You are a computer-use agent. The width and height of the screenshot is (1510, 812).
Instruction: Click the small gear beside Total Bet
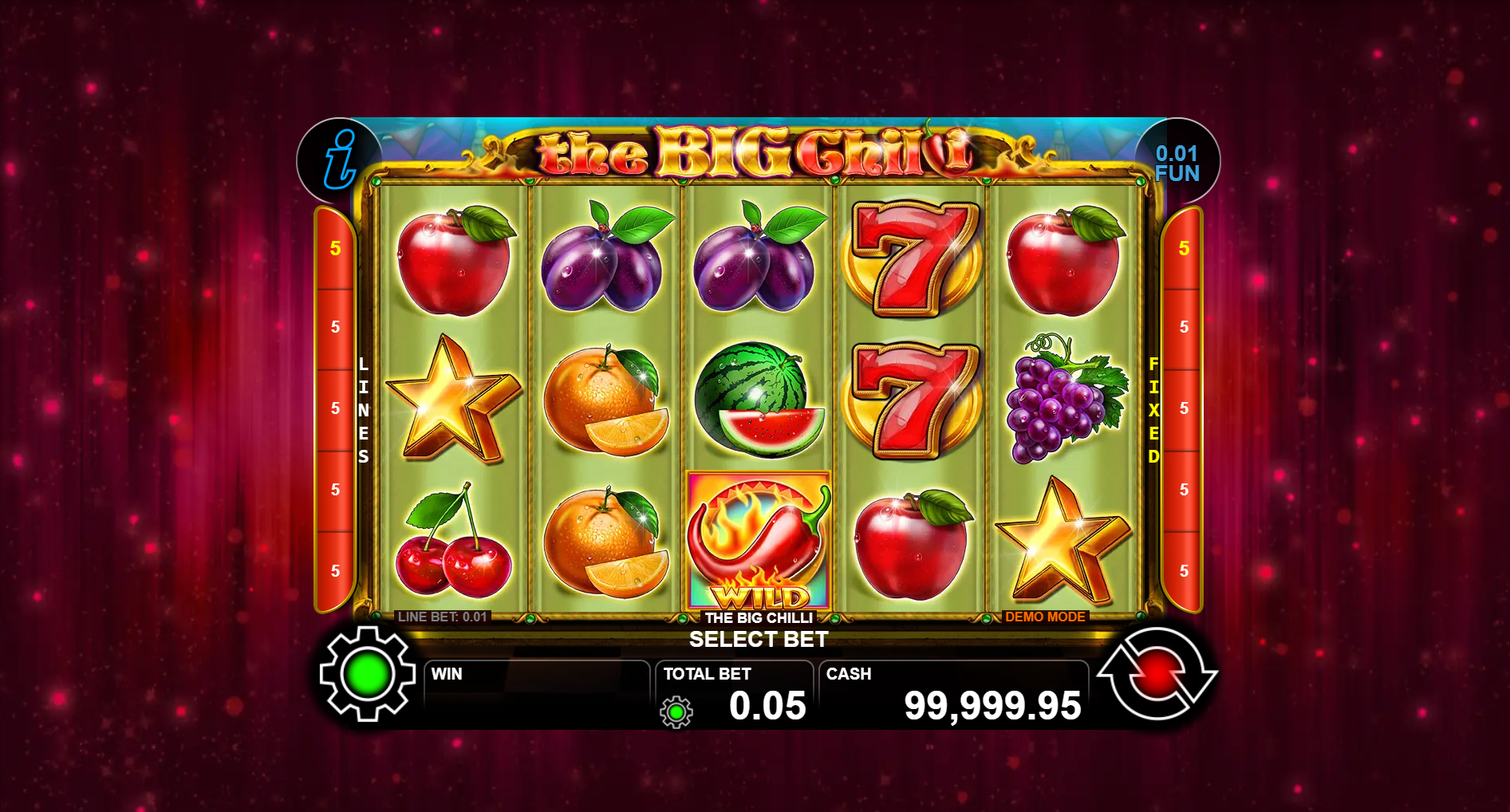[676, 711]
